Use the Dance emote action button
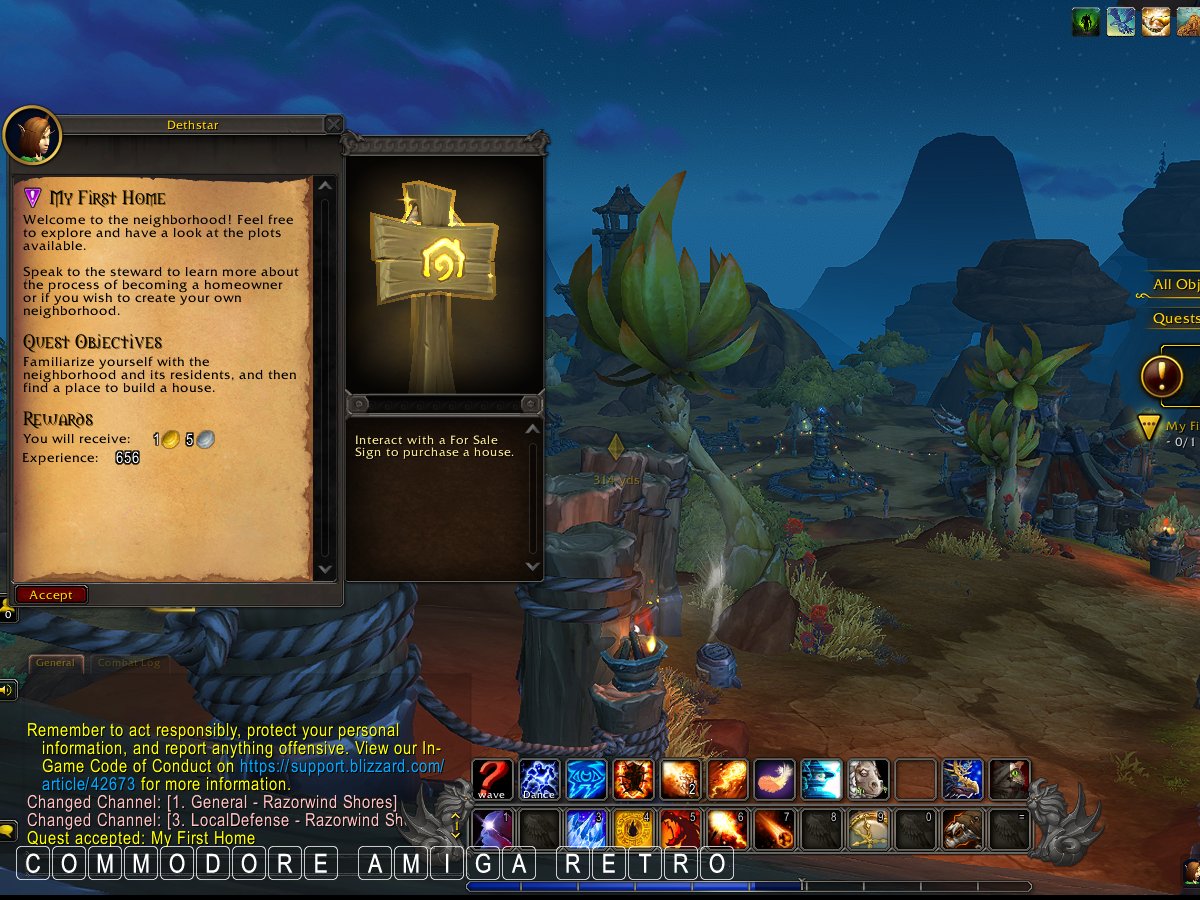 (539, 780)
